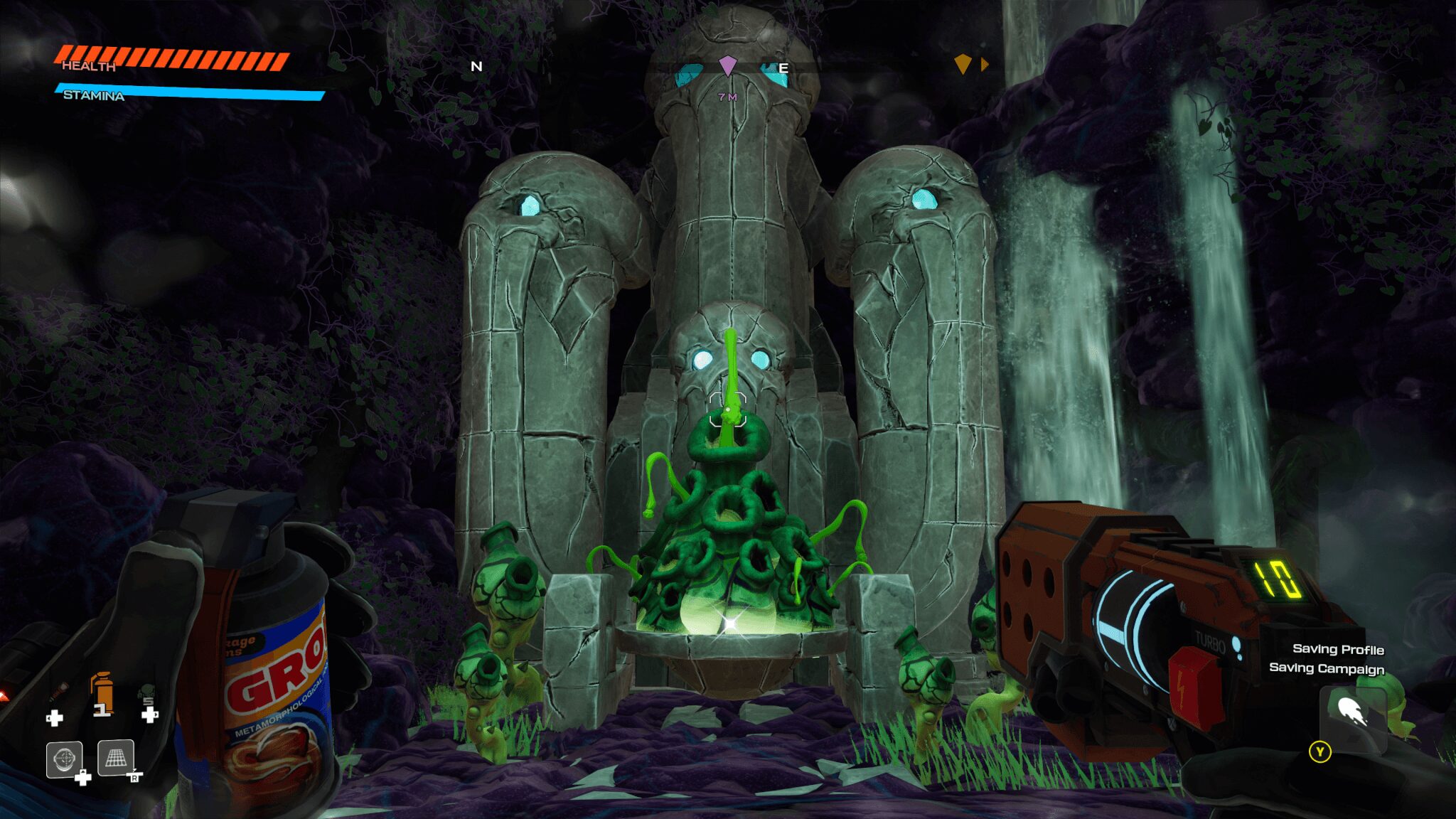Click the white jetpack prompt icon
1456x819 pixels.
pos(1353,710)
